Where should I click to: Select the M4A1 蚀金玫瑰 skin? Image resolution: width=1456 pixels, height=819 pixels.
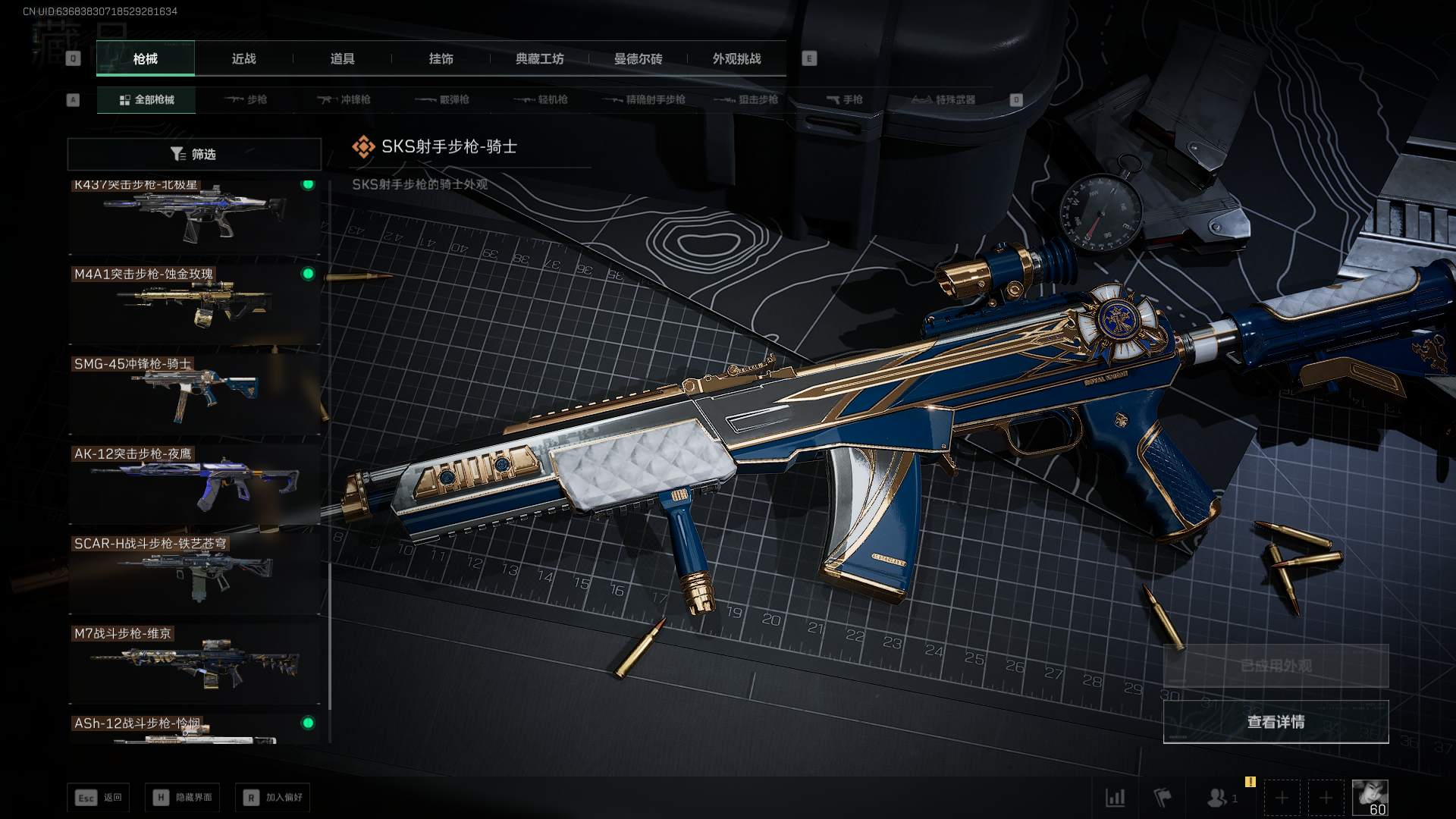pos(194,305)
